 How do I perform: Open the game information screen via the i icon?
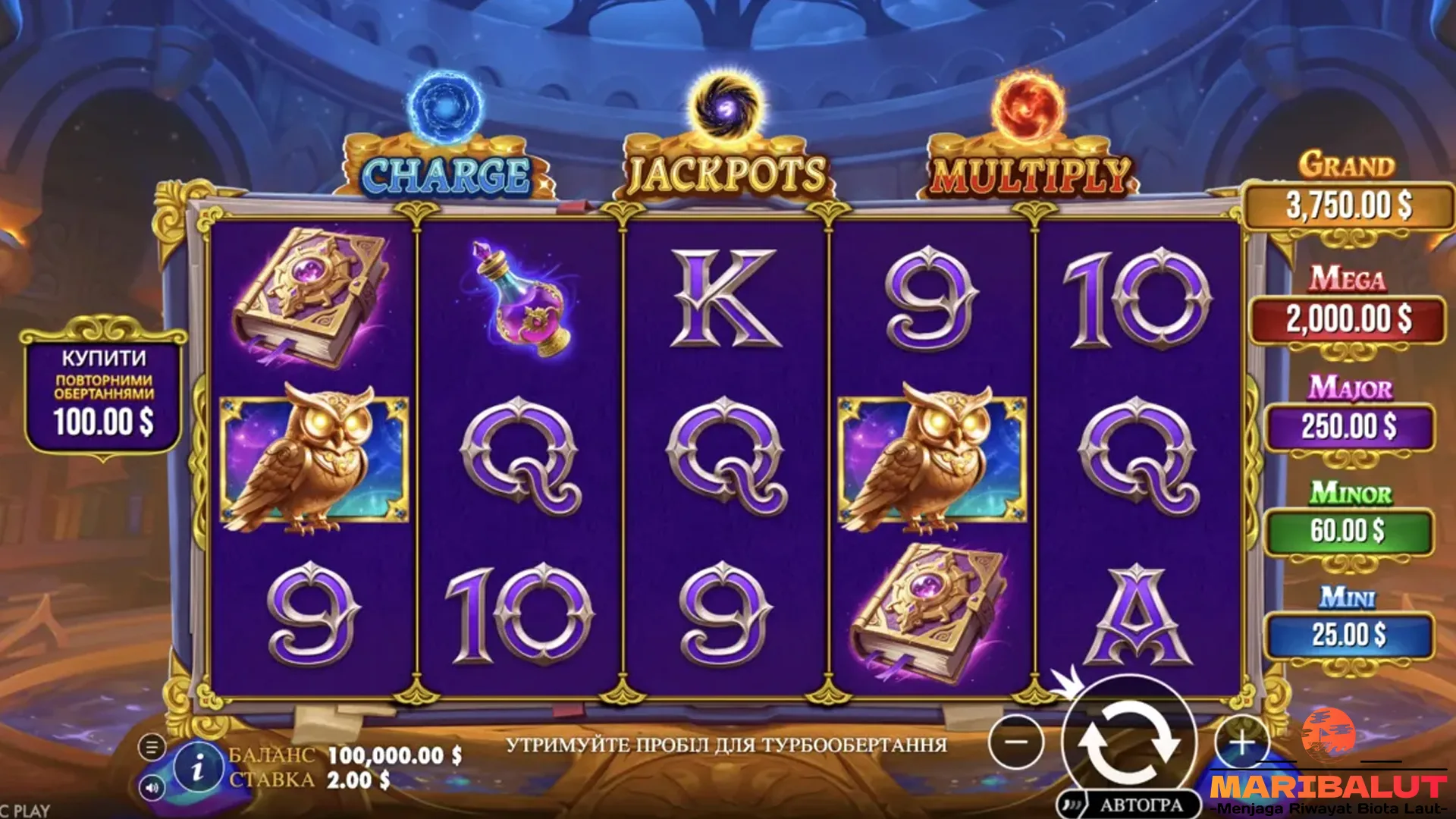pyautogui.click(x=199, y=767)
